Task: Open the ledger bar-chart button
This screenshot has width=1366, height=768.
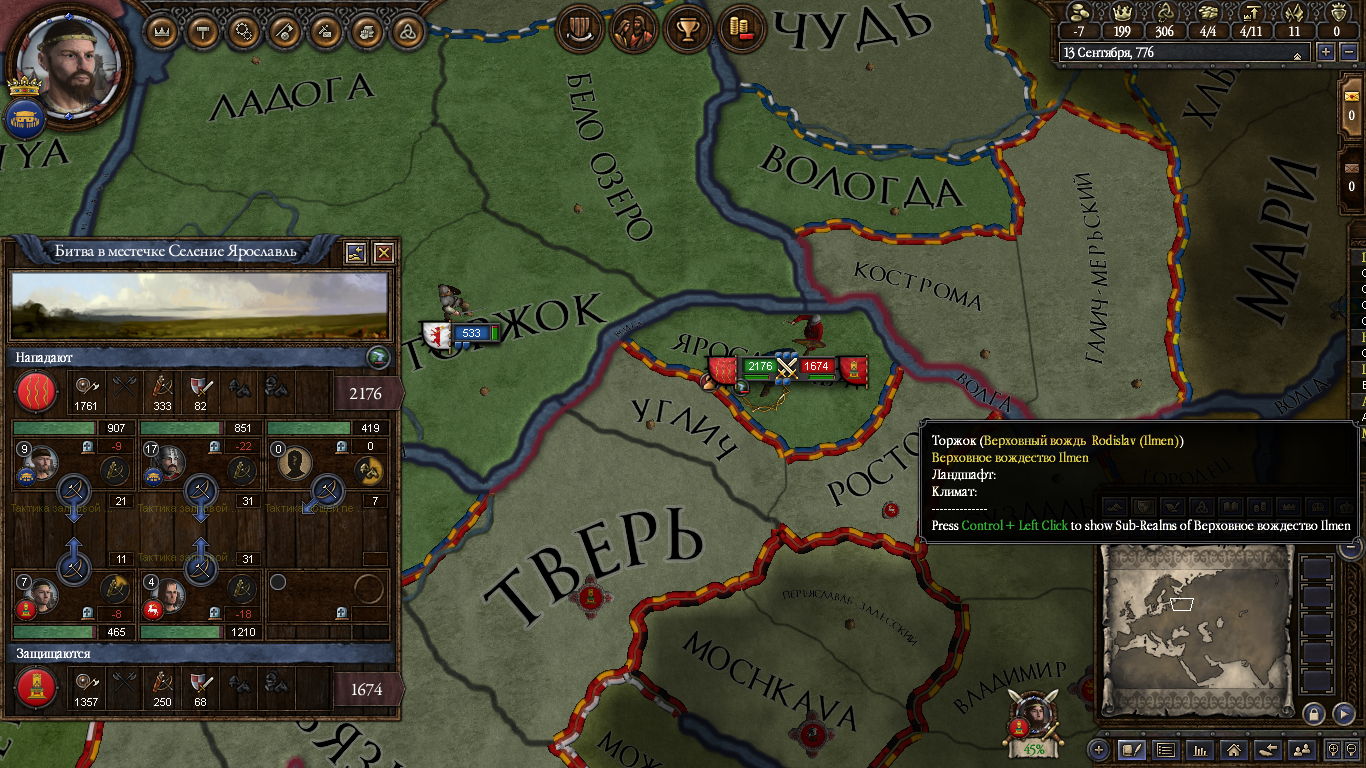Action: pos(1199,749)
